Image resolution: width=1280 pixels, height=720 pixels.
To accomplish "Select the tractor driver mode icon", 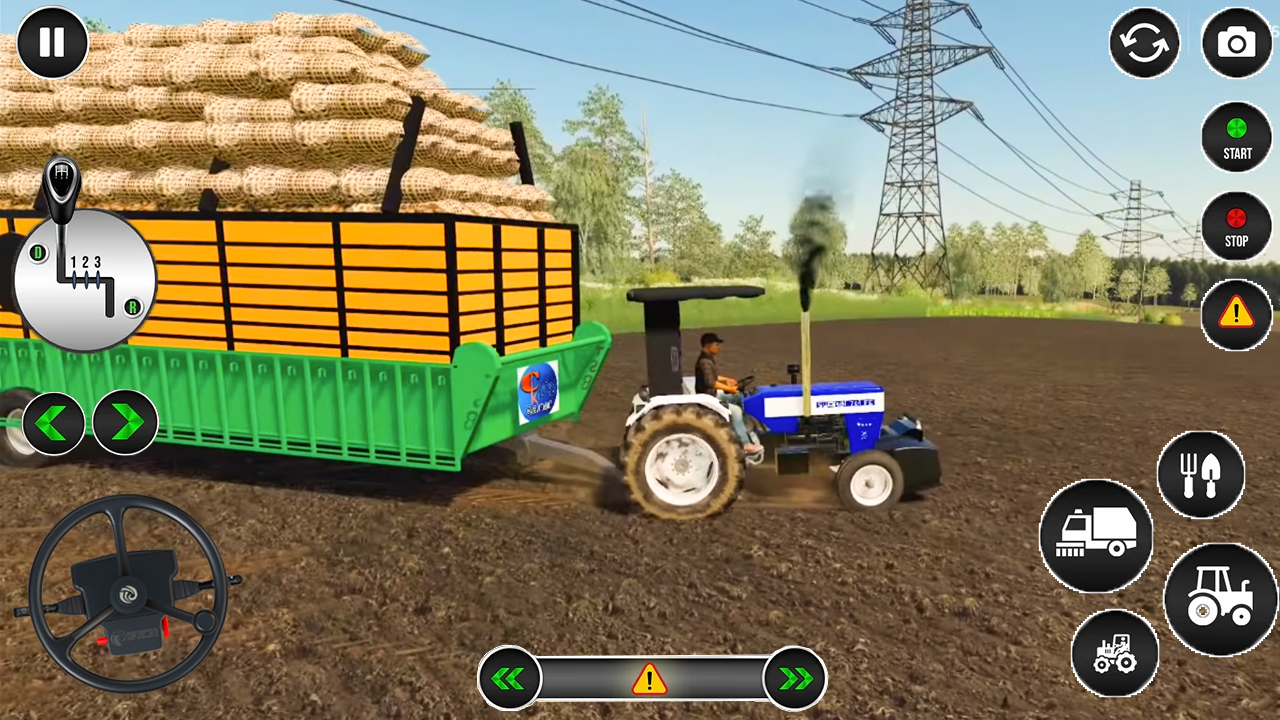I will coord(1115,653).
